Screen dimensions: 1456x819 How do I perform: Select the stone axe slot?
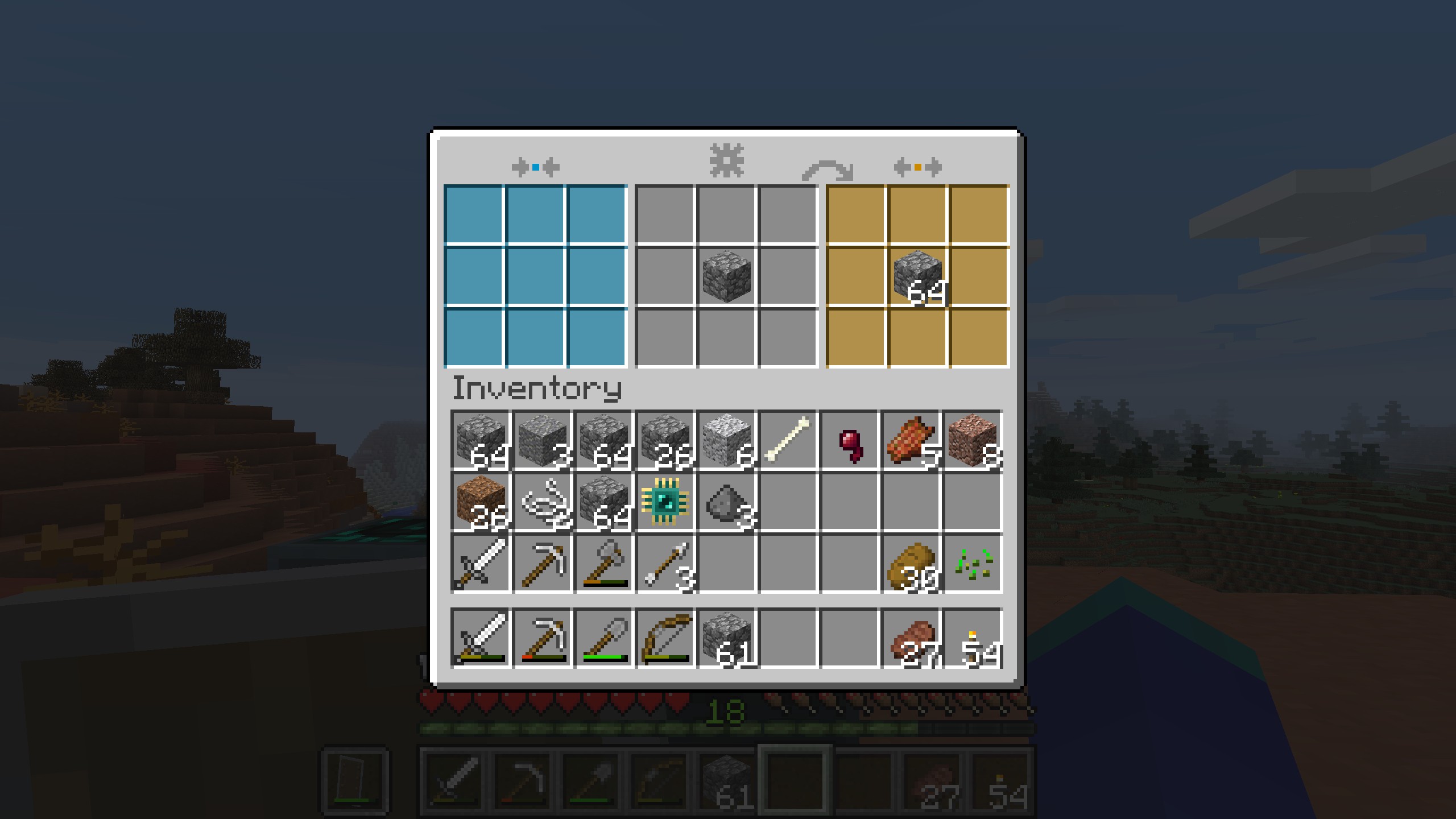[603, 564]
